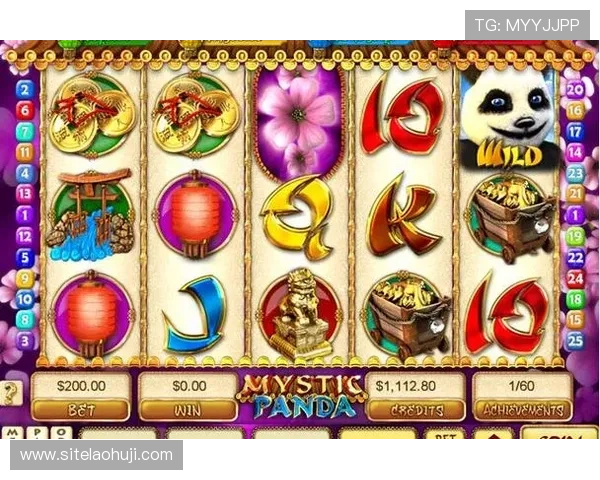The height and width of the screenshot is (480, 600).
Task: Click the WIN label button
Action: point(187,410)
